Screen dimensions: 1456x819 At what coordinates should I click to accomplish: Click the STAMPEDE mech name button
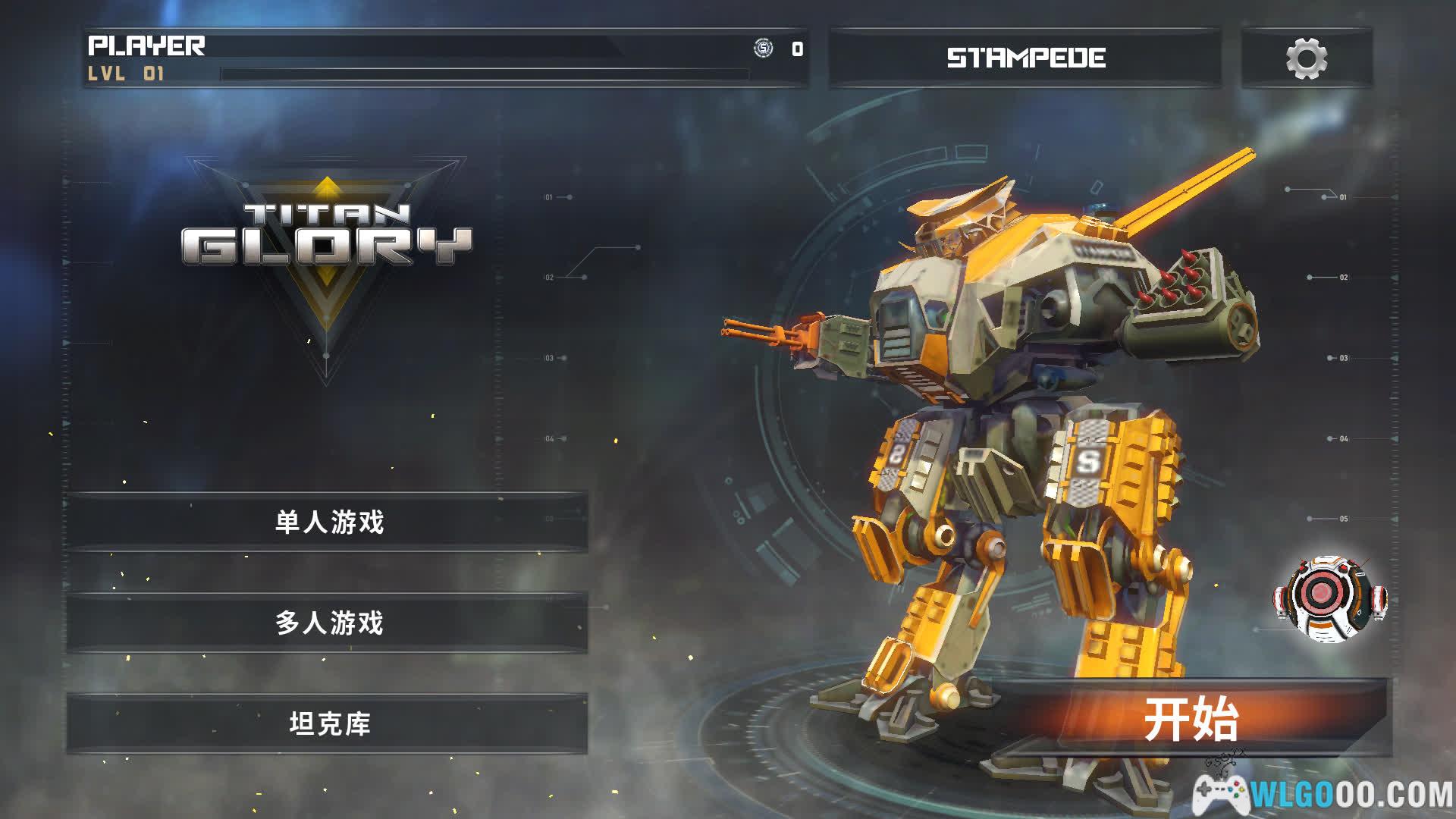1025,58
